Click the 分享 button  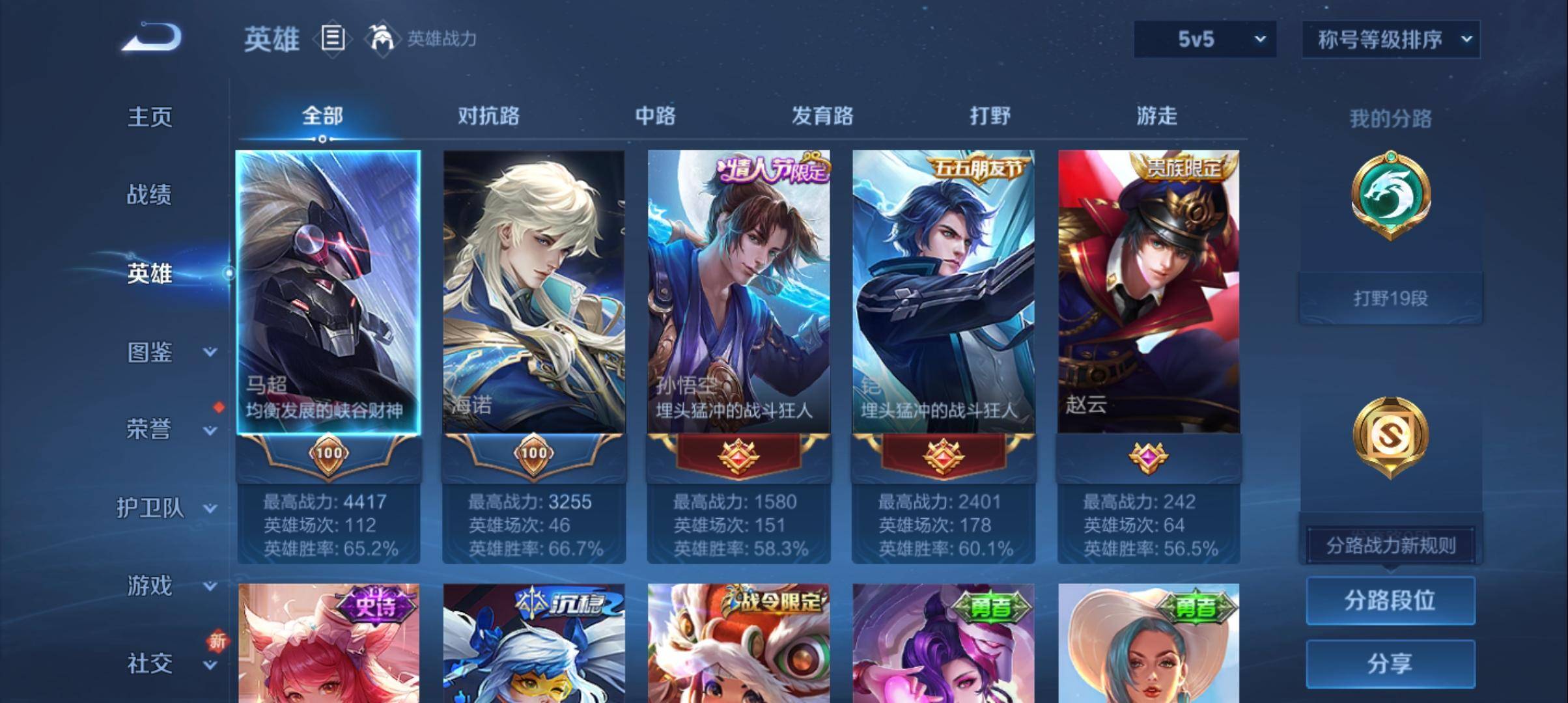(x=1391, y=665)
